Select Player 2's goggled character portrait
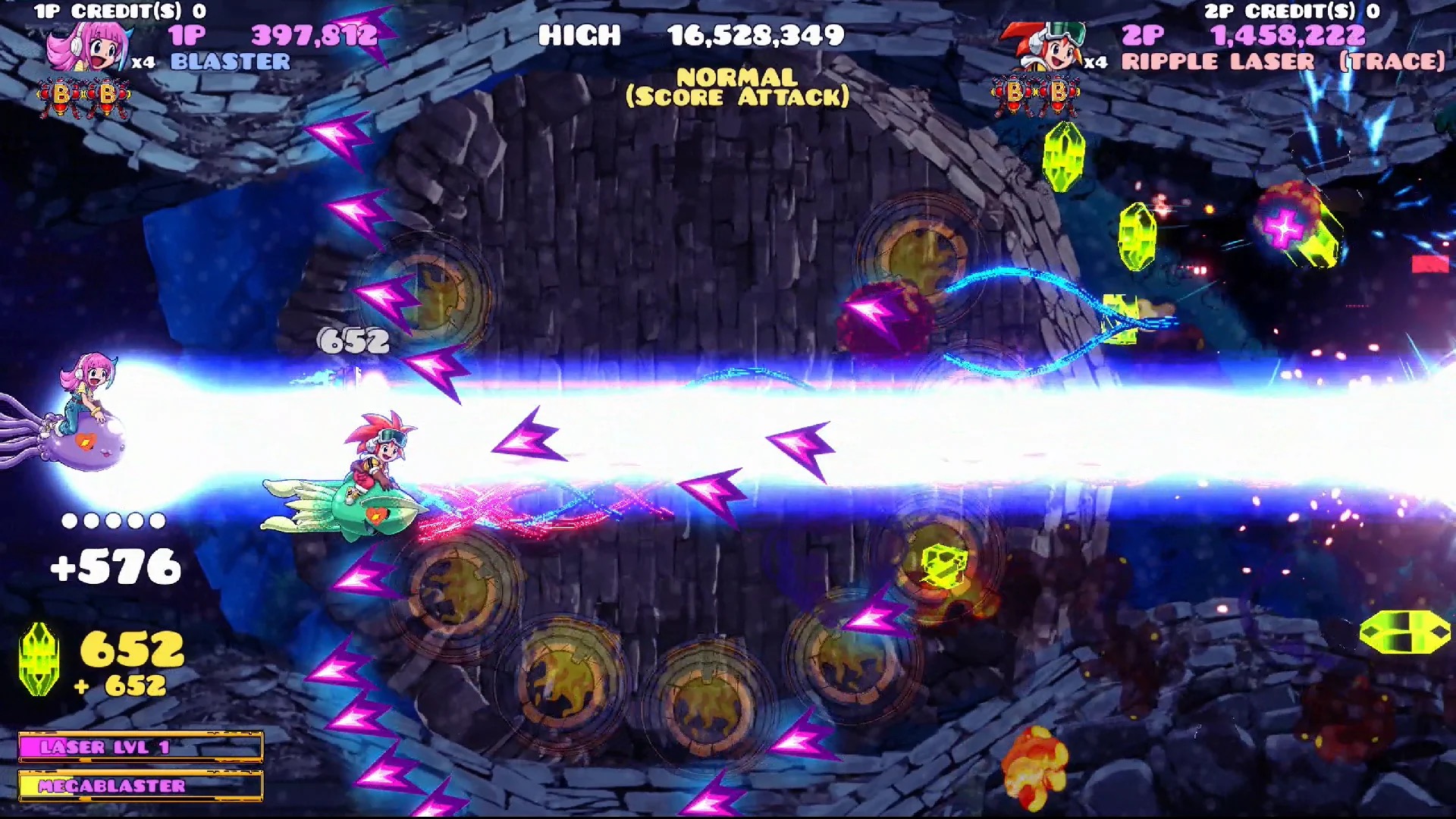The image size is (1456, 819). coord(1054,49)
